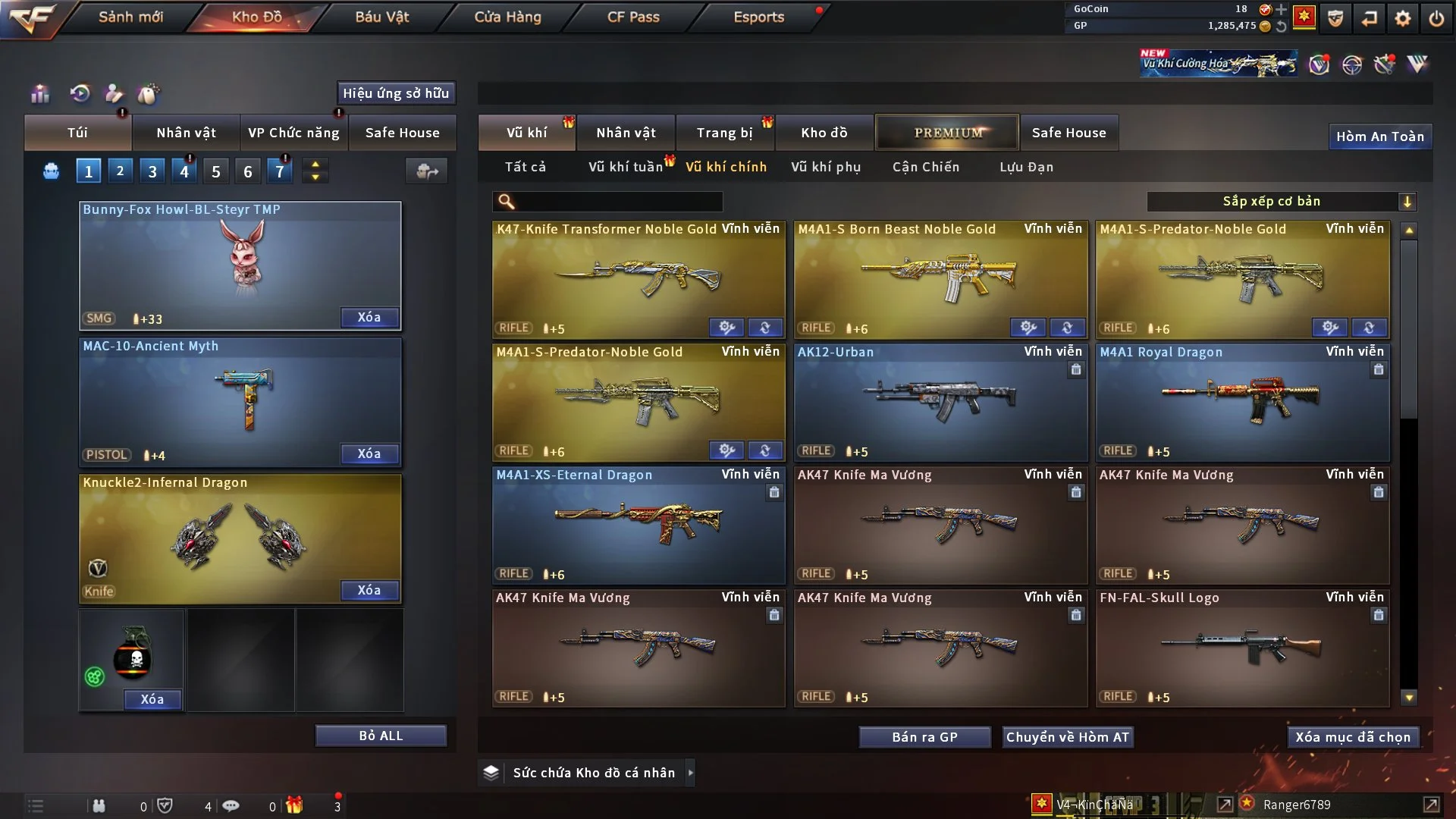Switch to the Nhân vật bag tab
Viewport: 1456px width, 819px height.
tap(186, 133)
